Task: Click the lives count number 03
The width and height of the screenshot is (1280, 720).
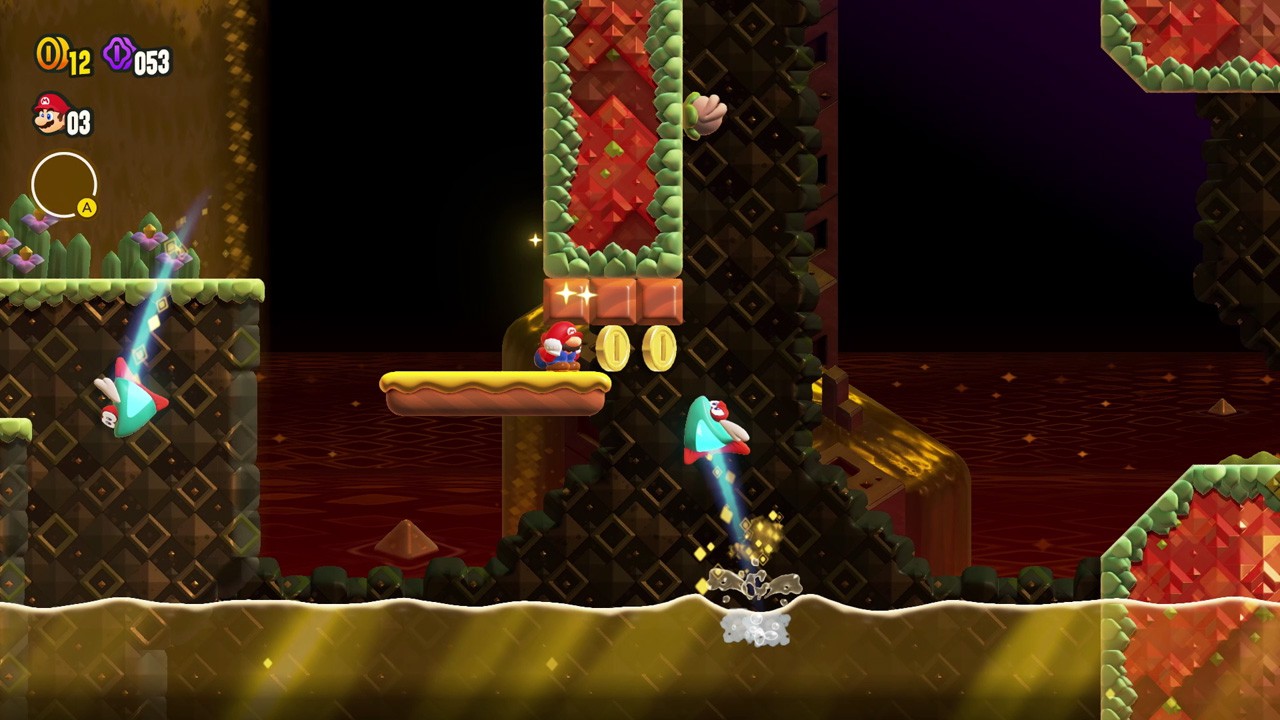Action: [78, 120]
